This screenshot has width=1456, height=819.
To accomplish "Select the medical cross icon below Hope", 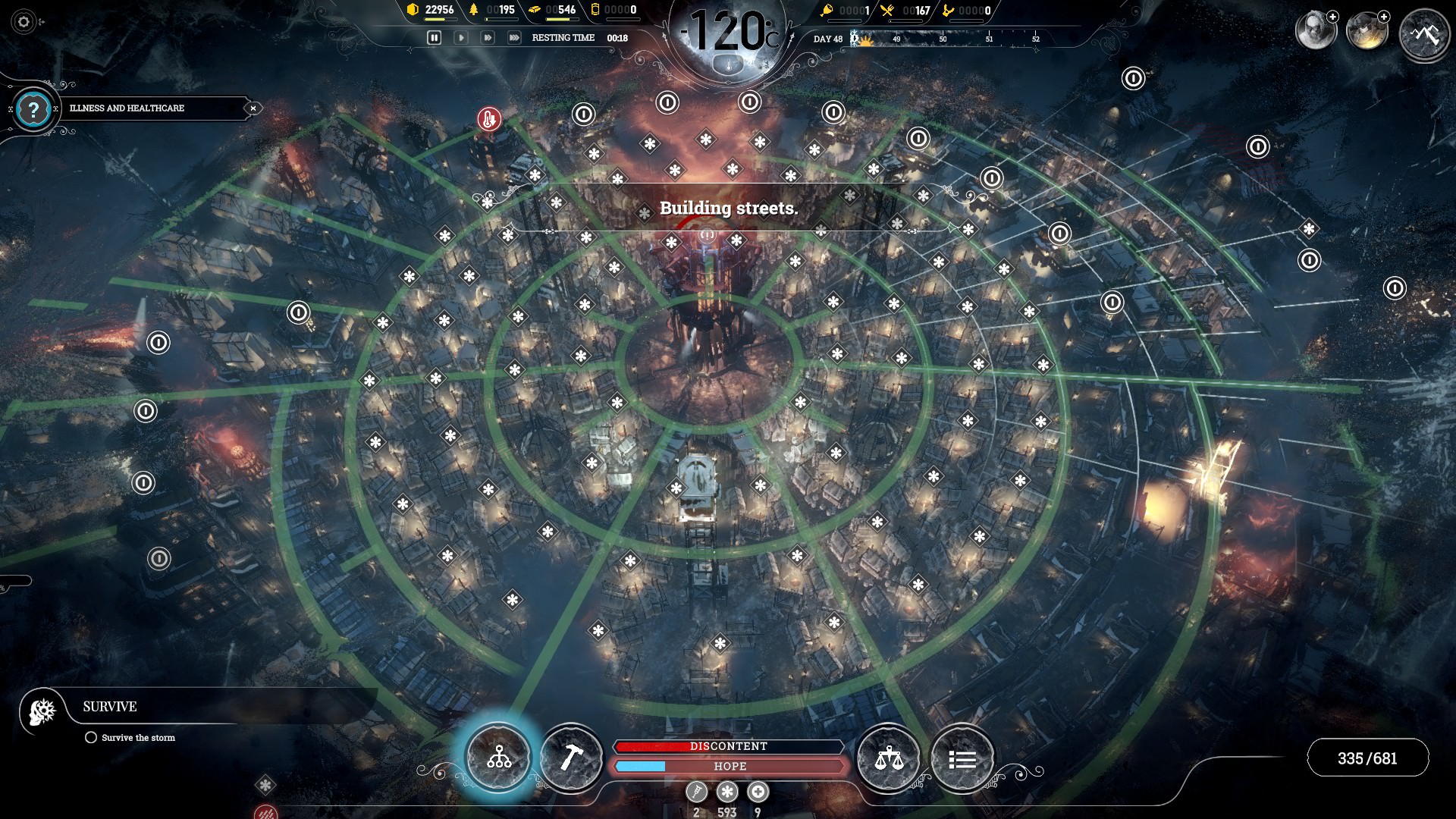I will point(758,792).
